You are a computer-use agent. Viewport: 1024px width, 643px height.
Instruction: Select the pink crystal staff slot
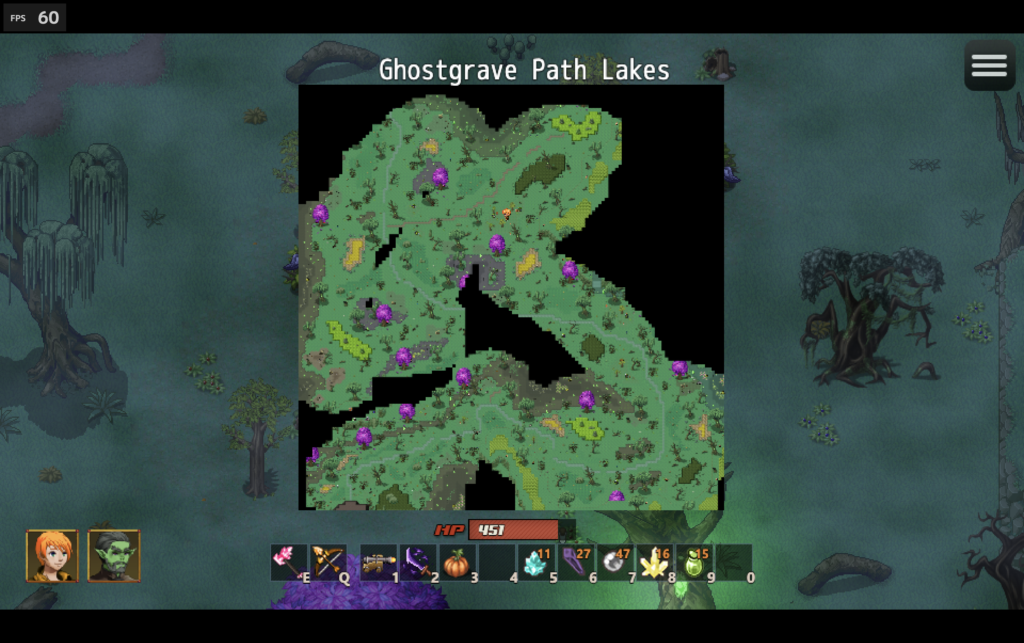tap(289, 563)
